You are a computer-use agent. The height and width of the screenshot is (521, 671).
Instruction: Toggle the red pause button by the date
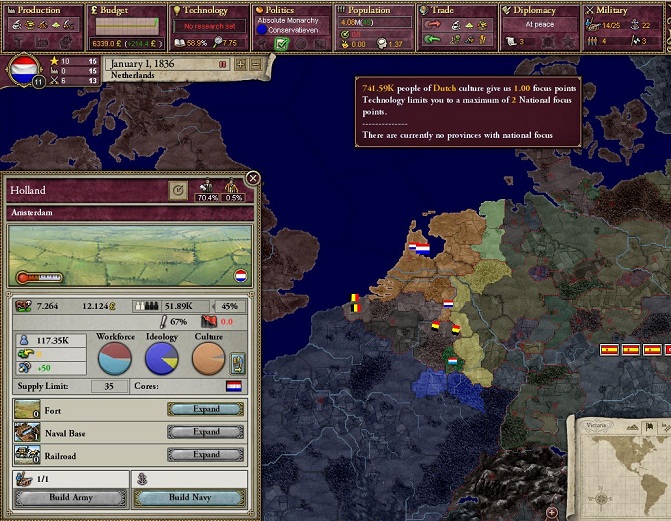[223, 64]
